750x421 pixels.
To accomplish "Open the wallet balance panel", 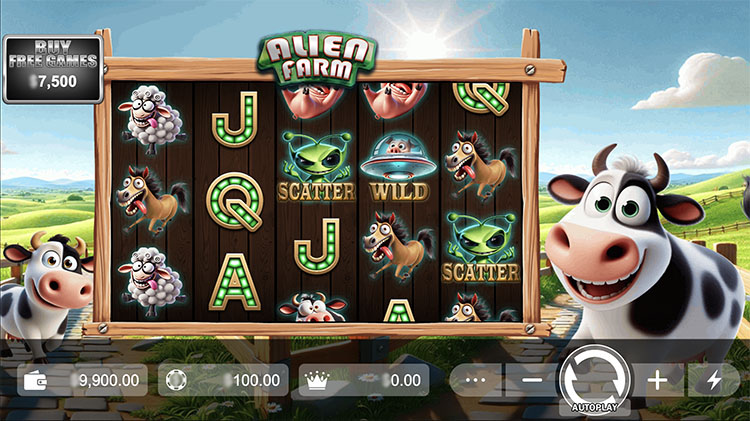I will point(83,380).
